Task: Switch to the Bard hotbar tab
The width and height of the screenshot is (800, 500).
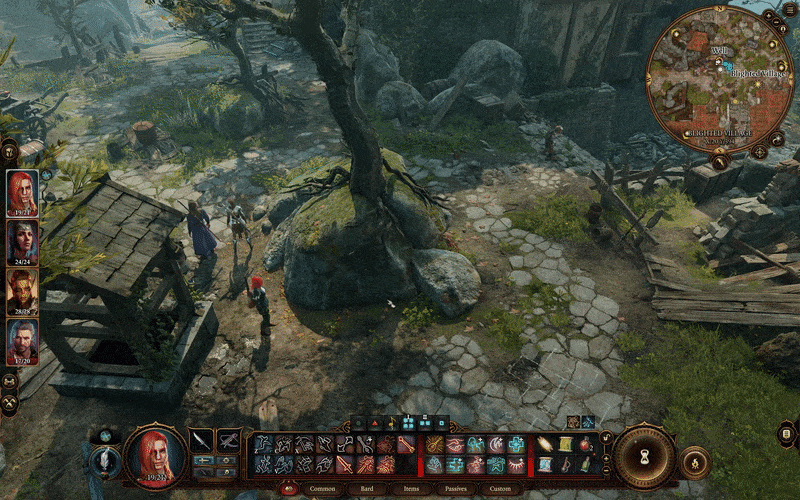Action: coord(367,489)
